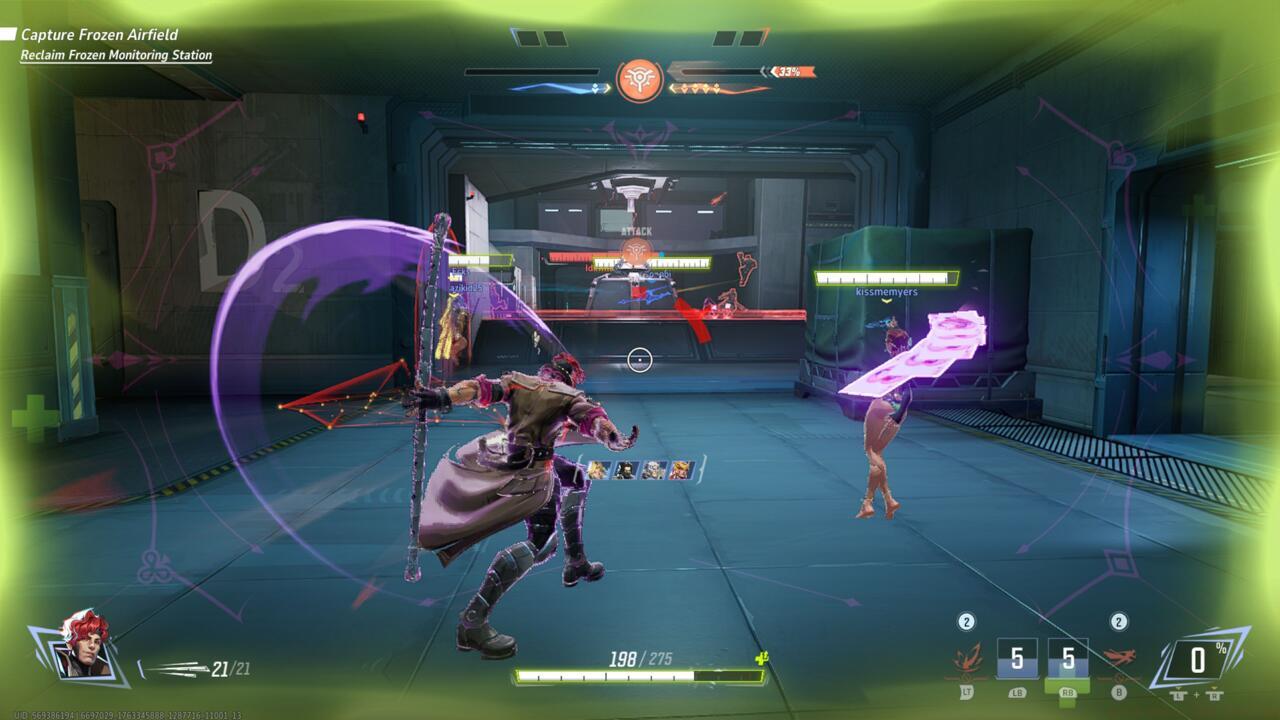Screen dimensions: 1280x720
Task: Activate the orange flame ability icon
Action: coord(967,658)
